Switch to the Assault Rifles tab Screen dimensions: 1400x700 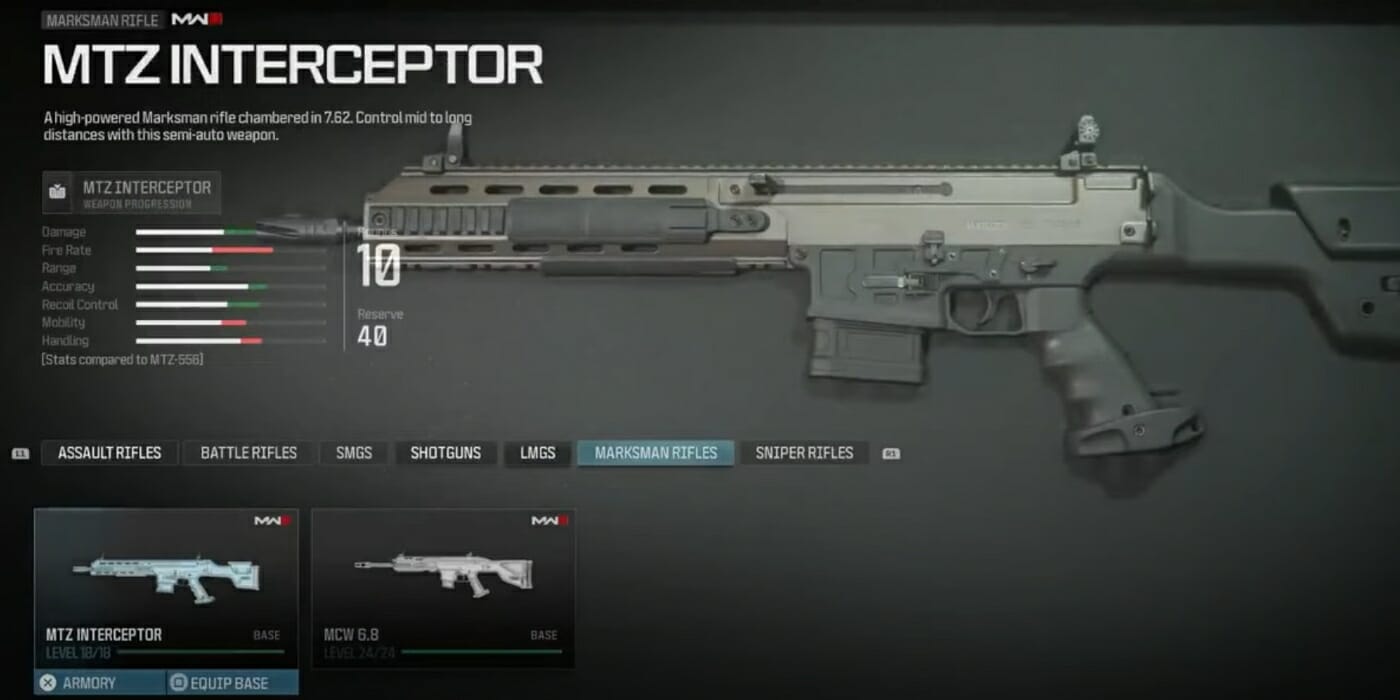click(x=109, y=453)
